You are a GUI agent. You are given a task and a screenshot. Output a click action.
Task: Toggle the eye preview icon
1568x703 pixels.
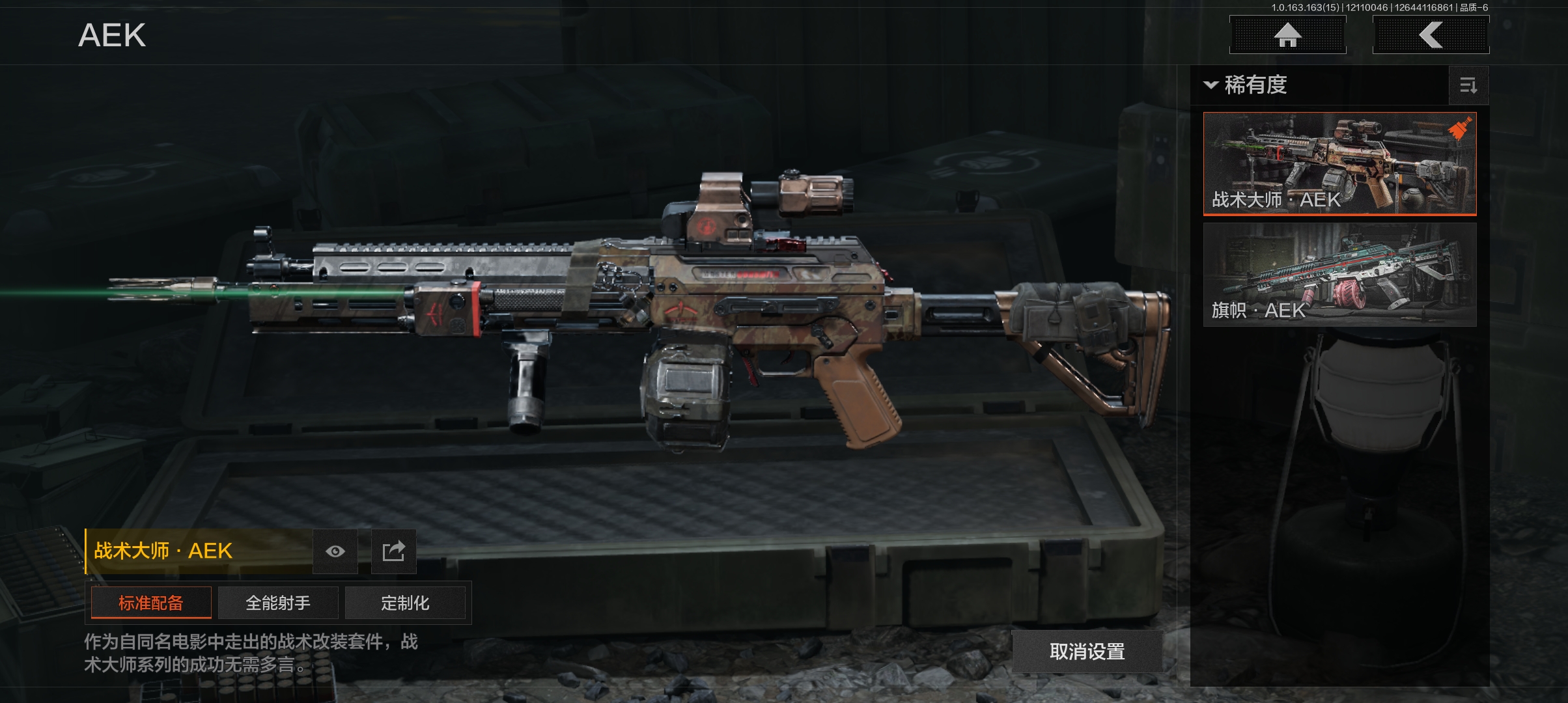pos(335,551)
